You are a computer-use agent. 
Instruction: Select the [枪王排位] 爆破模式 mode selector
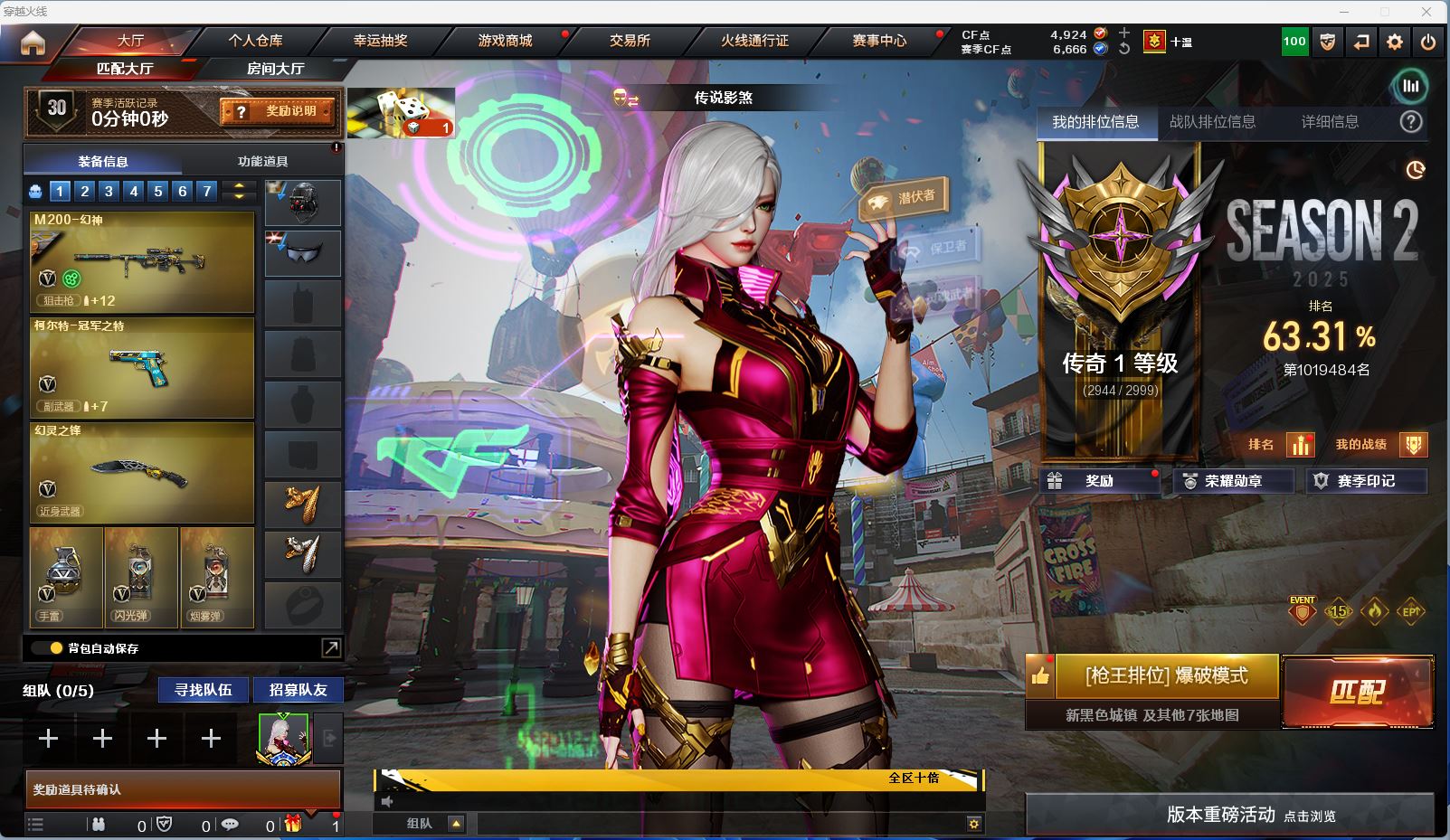[1166, 676]
